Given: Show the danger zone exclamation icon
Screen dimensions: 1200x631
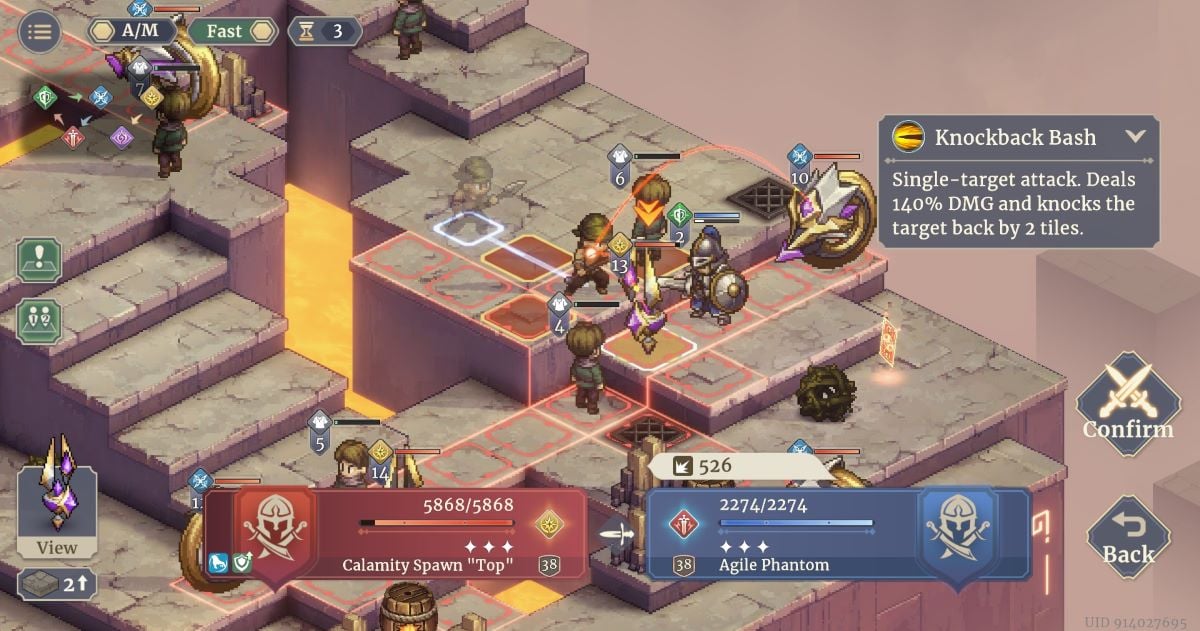Looking at the screenshot, I should [x=39, y=260].
